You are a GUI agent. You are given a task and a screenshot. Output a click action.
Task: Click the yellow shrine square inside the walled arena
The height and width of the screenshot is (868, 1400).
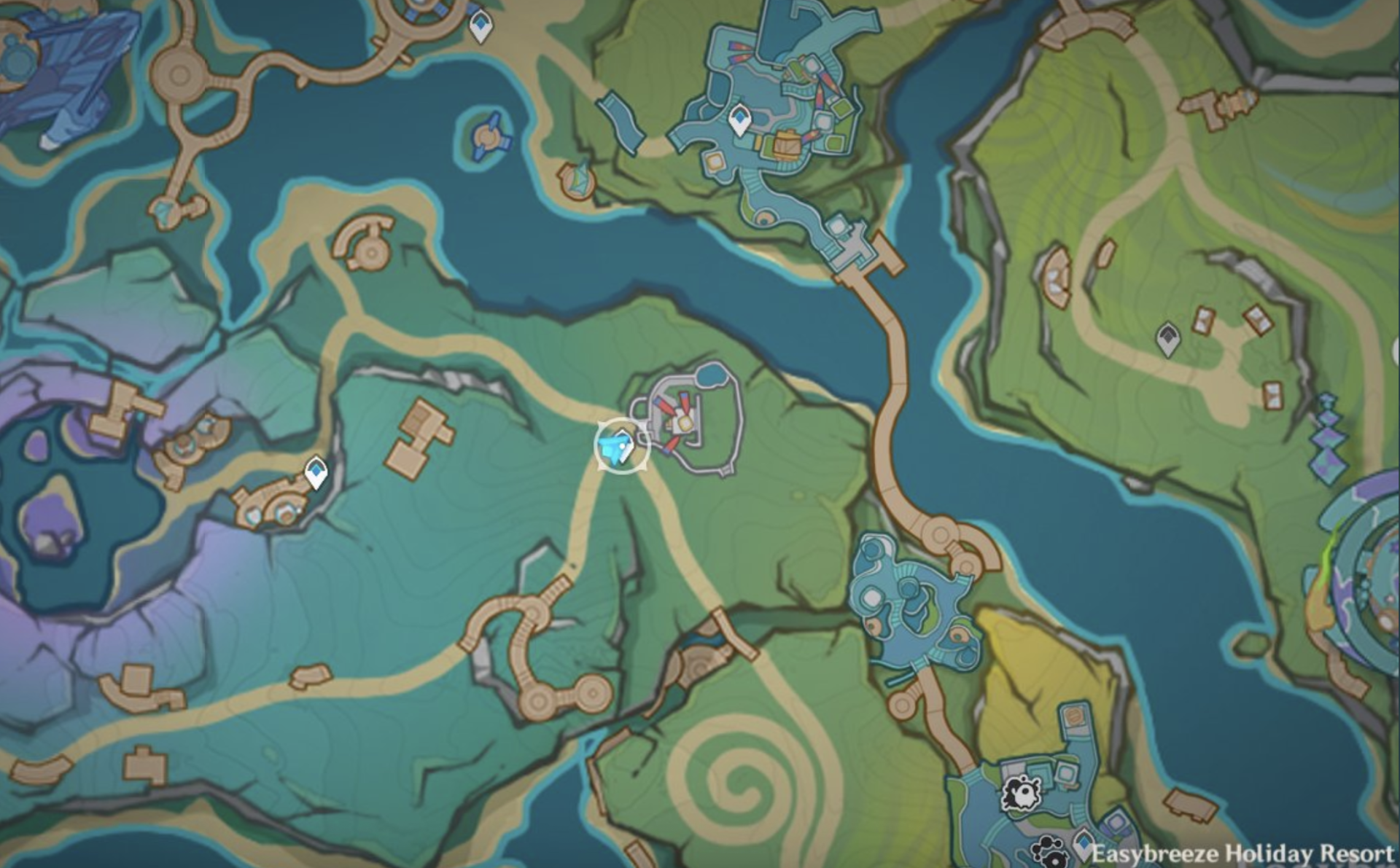685,423
